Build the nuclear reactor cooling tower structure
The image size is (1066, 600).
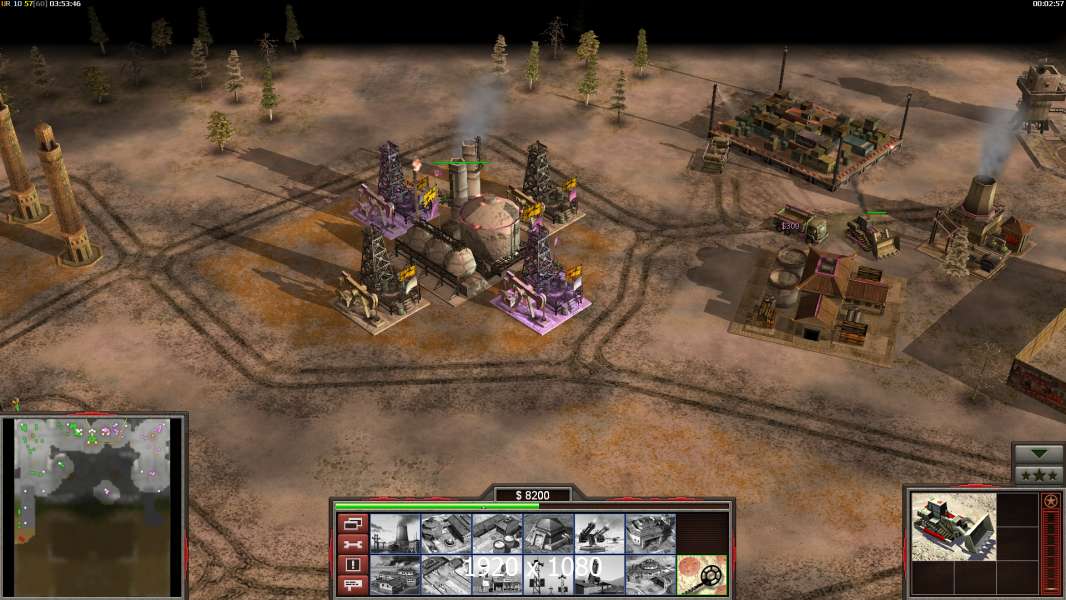point(394,534)
